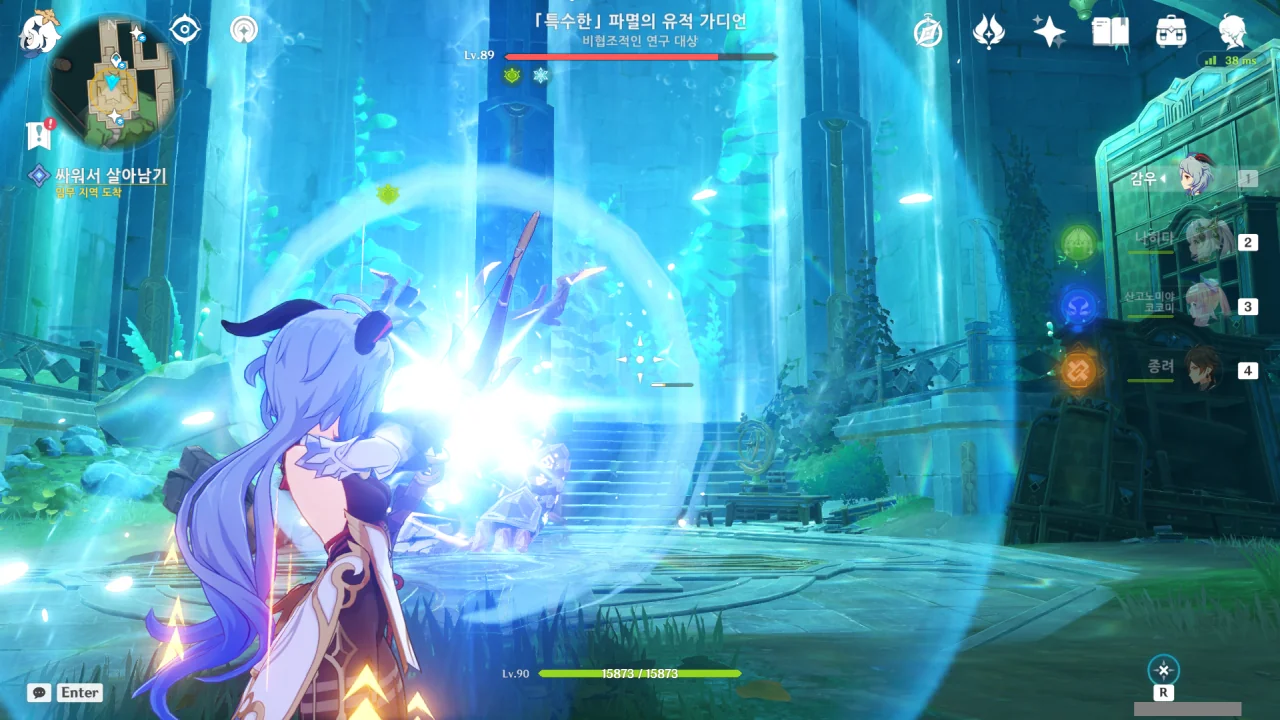Expand the circular minimap
1280x720 pixels.
click(x=113, y=82)
